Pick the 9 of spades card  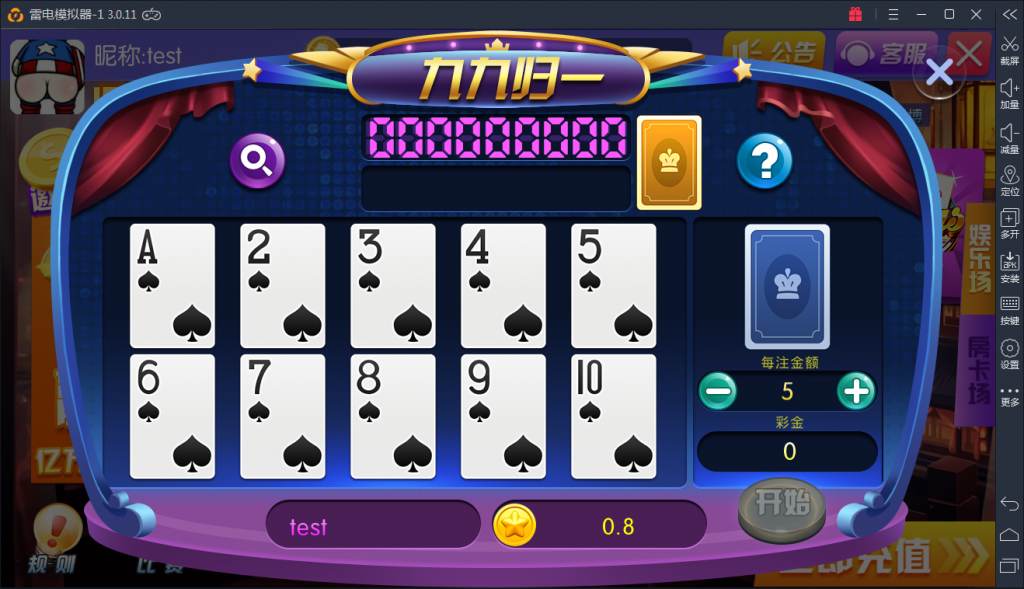point(503,416)
